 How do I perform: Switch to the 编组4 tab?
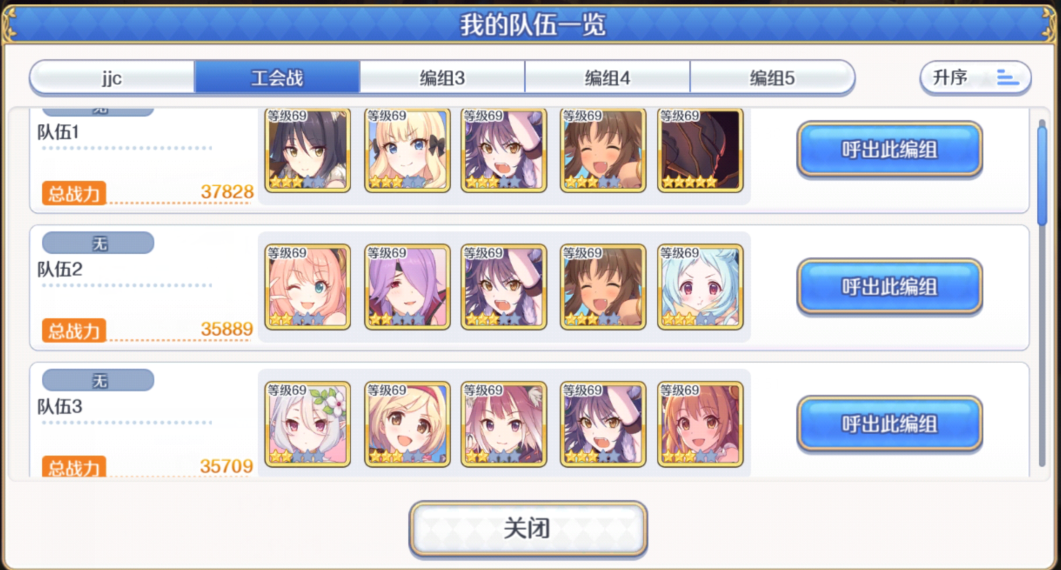click(x=607, y=77)
